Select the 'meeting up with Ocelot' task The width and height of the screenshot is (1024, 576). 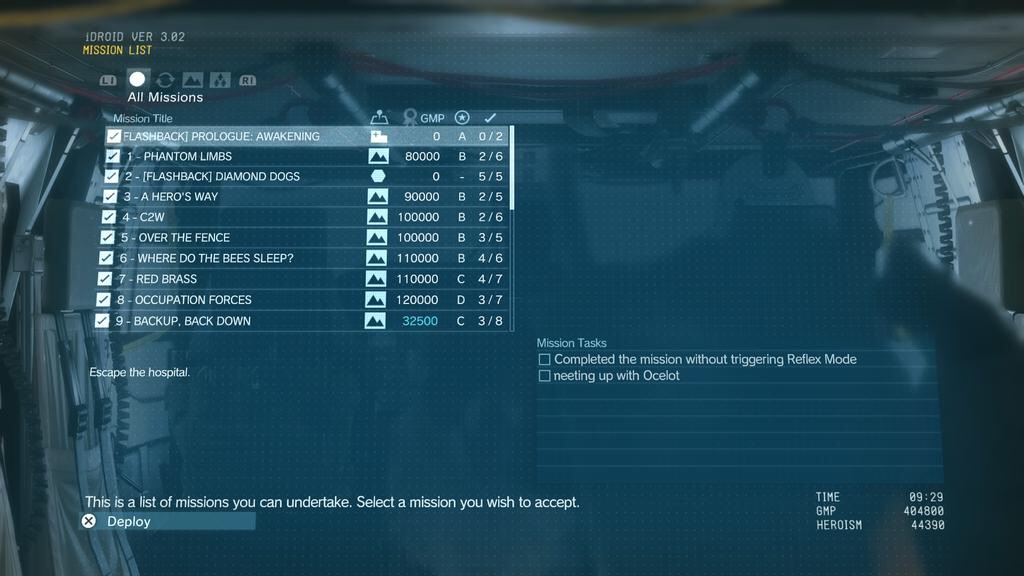[x=616, y=375]
